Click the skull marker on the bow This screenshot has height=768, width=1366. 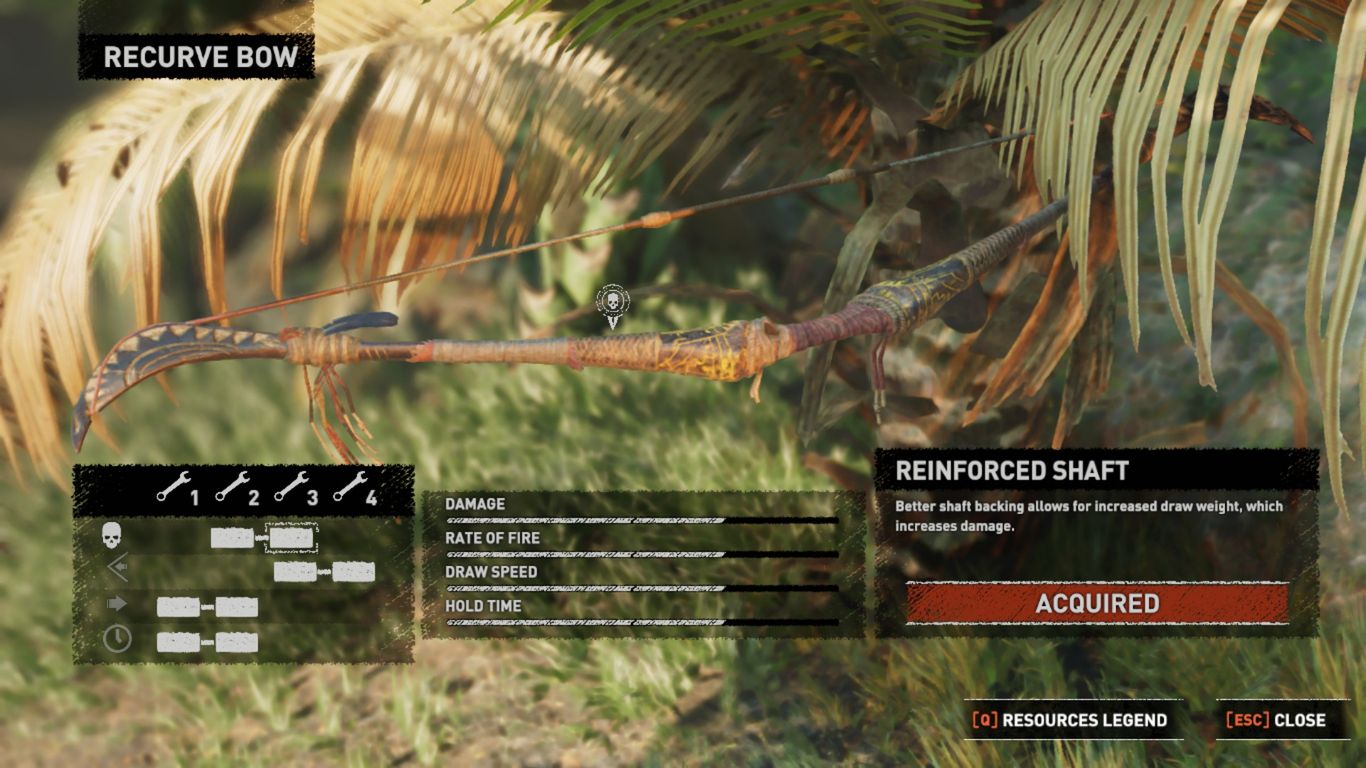pos(613,303)
